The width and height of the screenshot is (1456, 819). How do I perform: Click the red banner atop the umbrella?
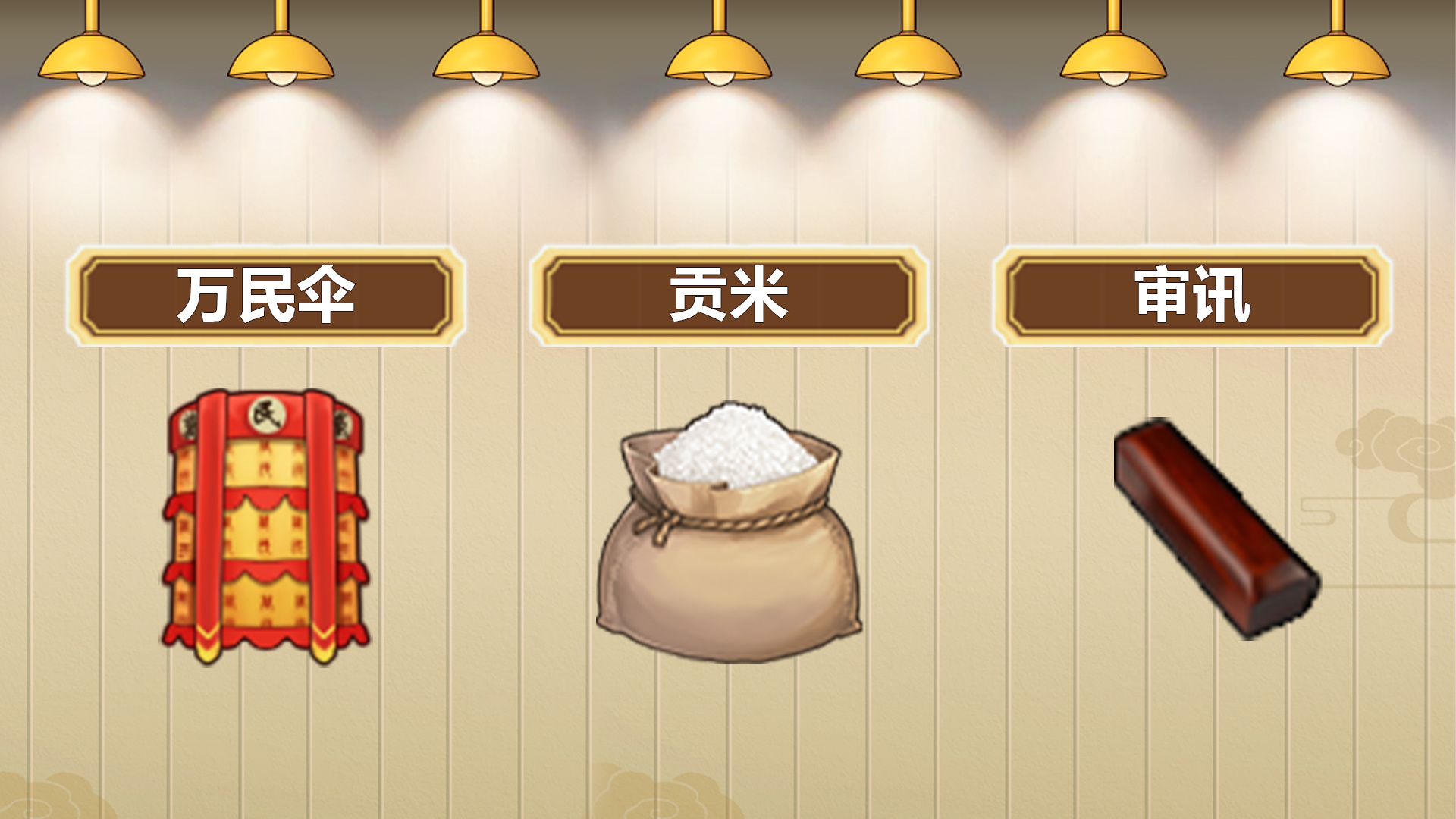267,413
